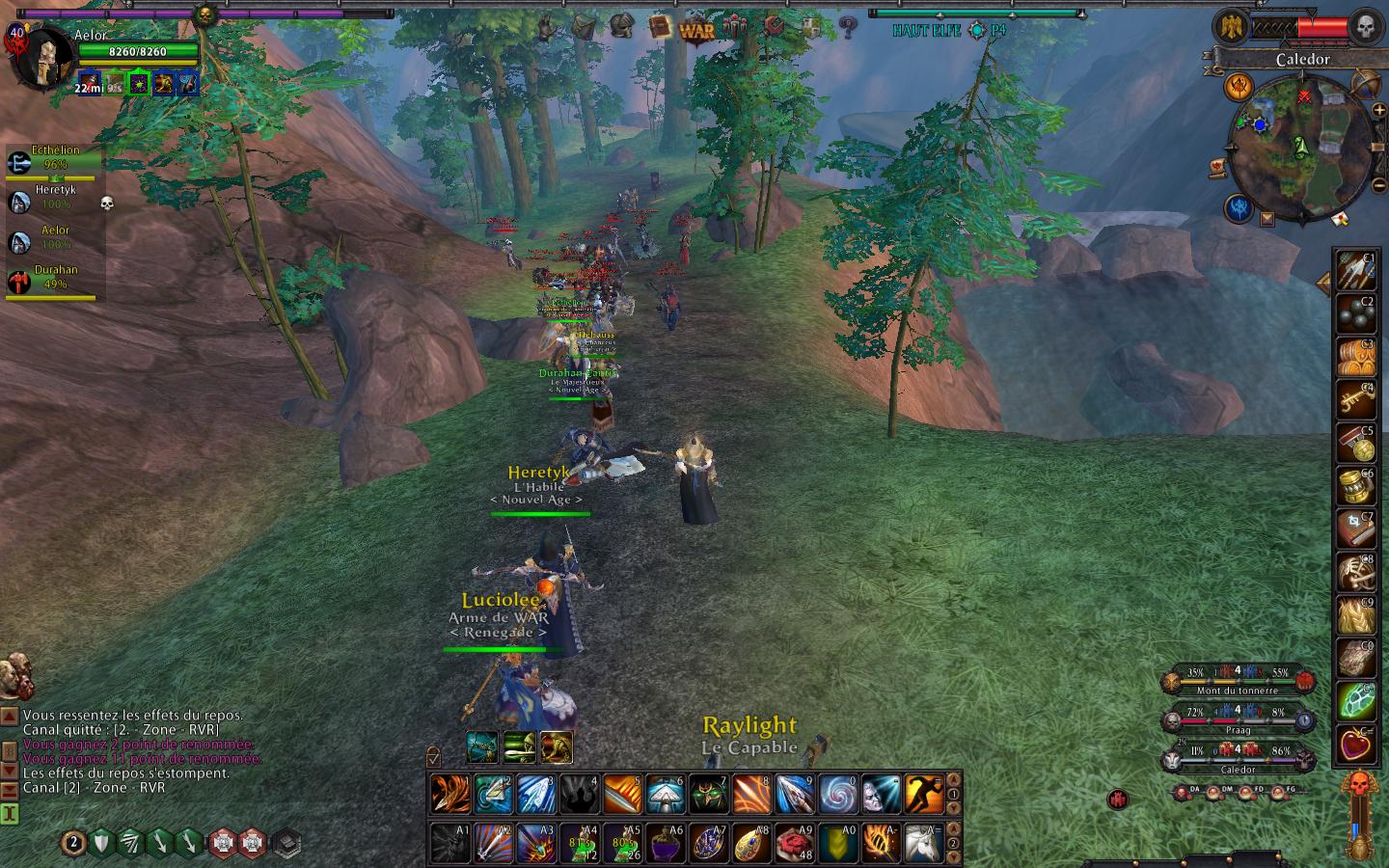Viewport: 1389px width, 868px height.
Task: Open the help question mark menu
Action: coord(848,27)
